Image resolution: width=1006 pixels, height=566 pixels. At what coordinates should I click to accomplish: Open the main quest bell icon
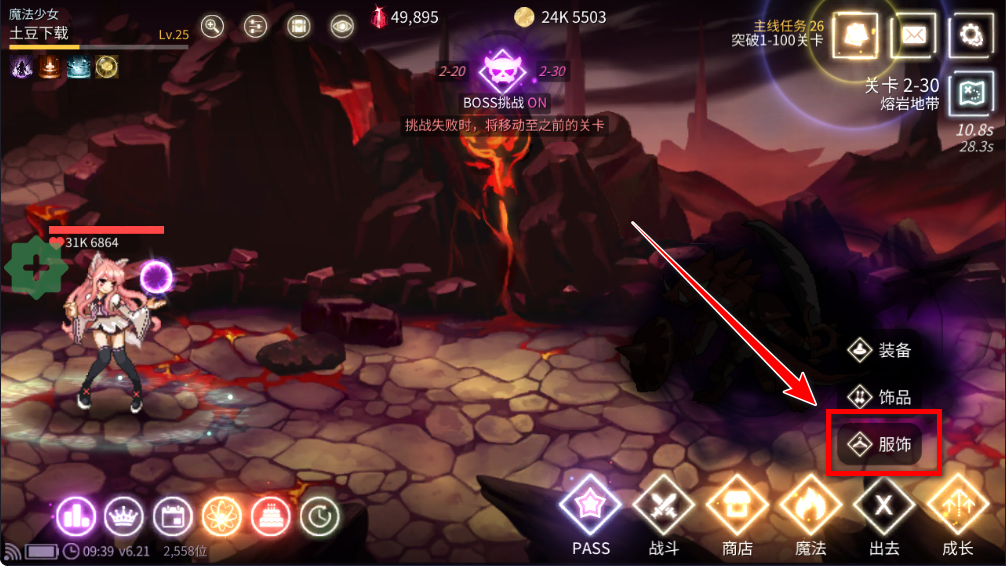click(856, 35)
